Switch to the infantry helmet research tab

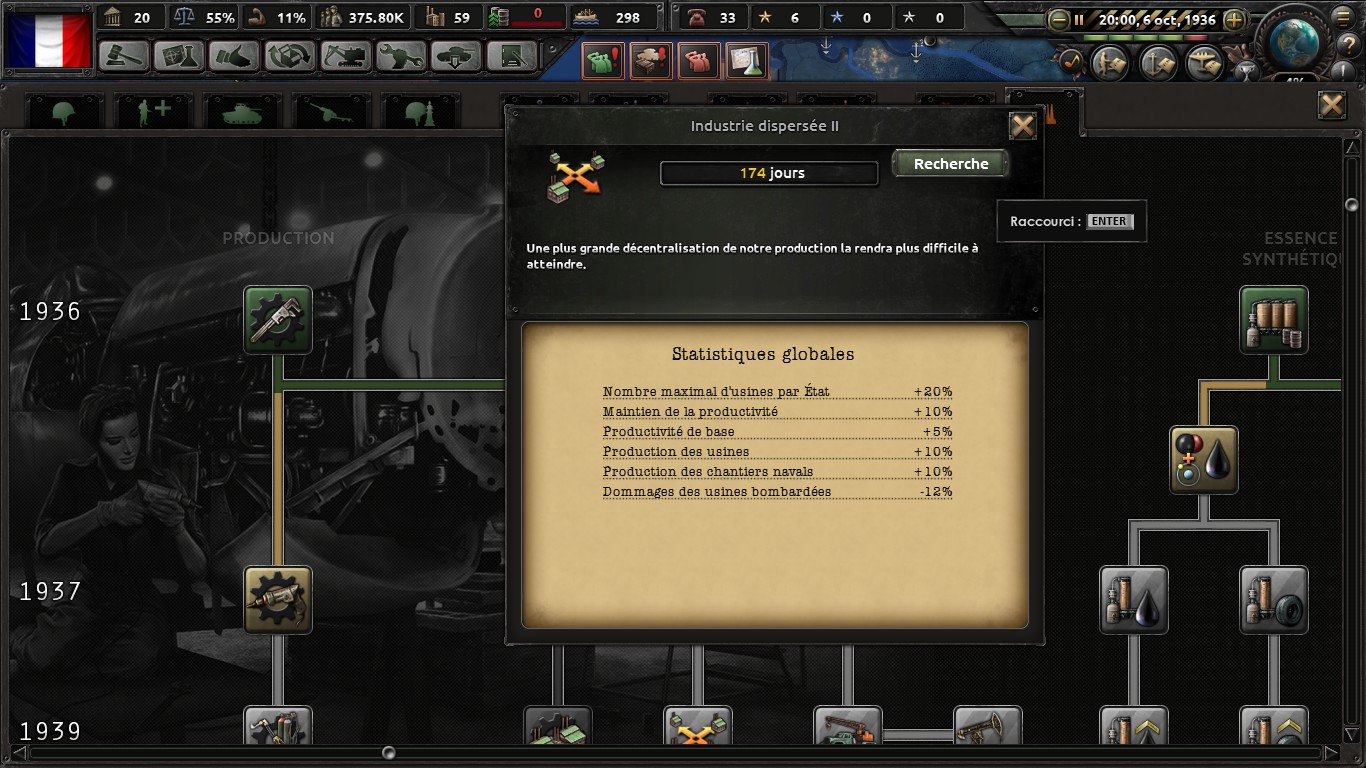pos(64,113)
